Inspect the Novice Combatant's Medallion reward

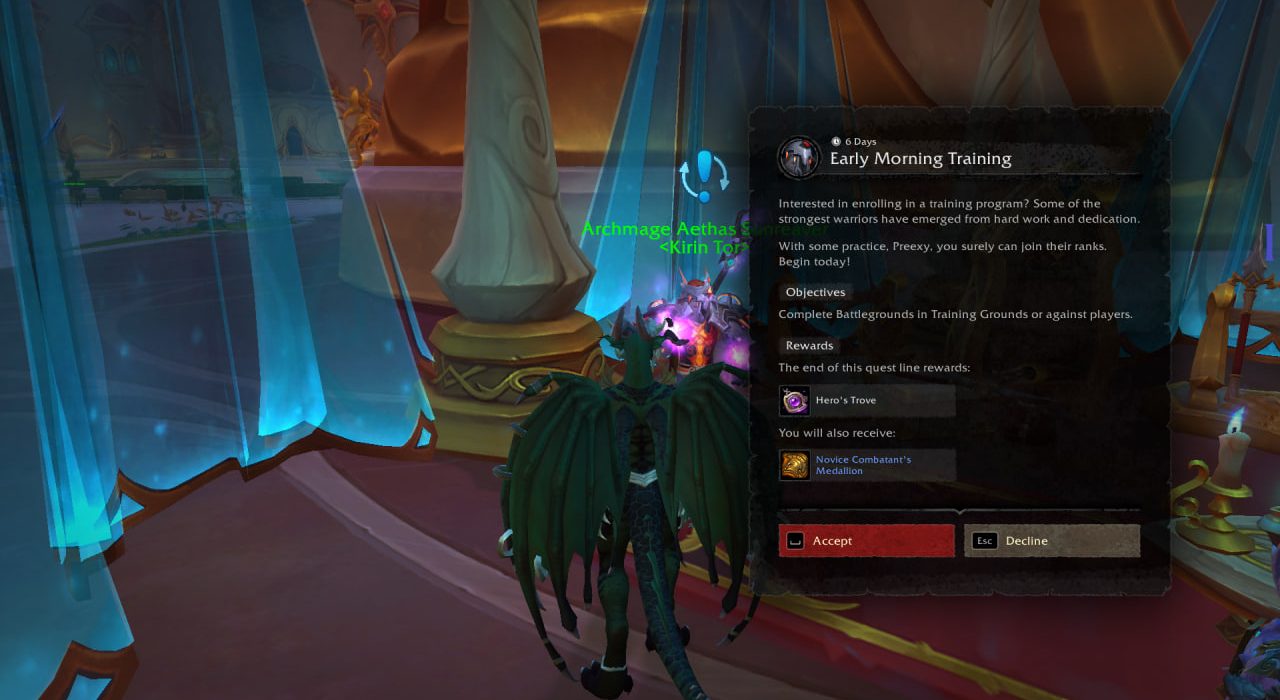point(795,465)
